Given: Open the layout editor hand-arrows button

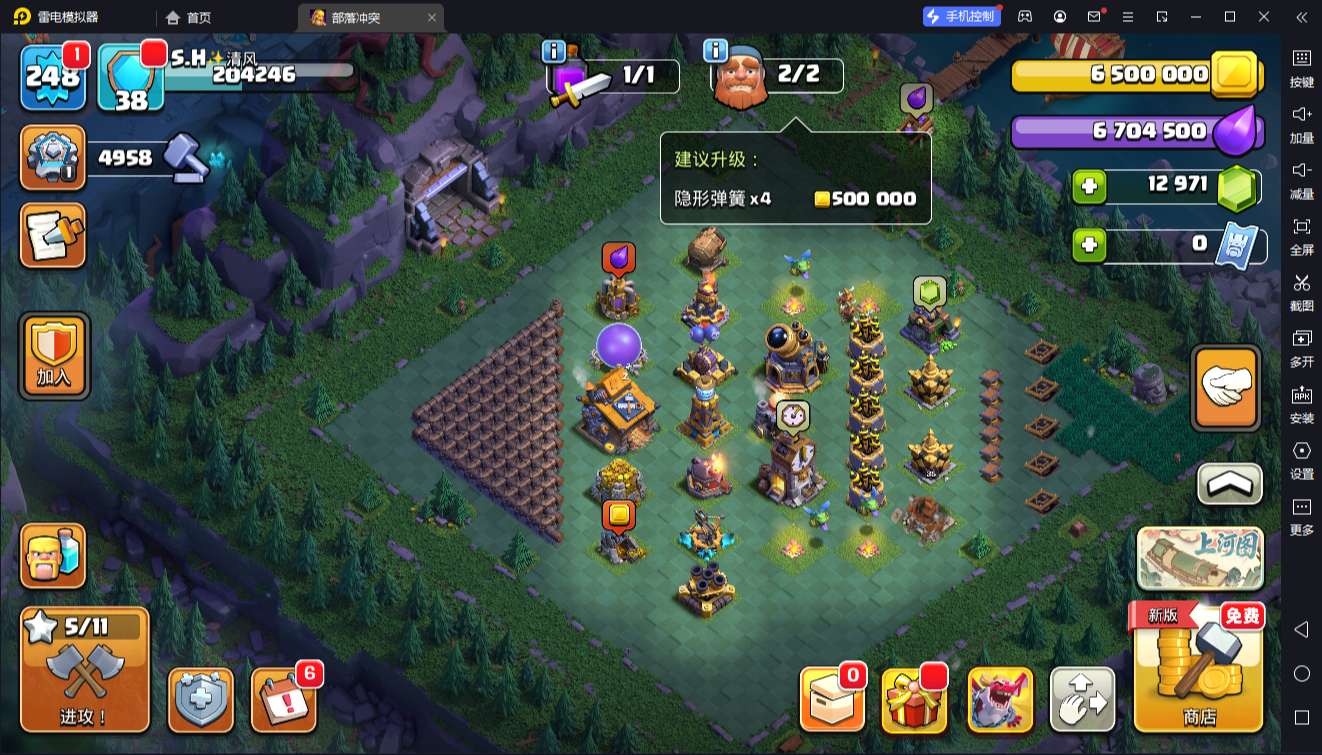Looking at the screenshot, I should (x=1082, y=700).
